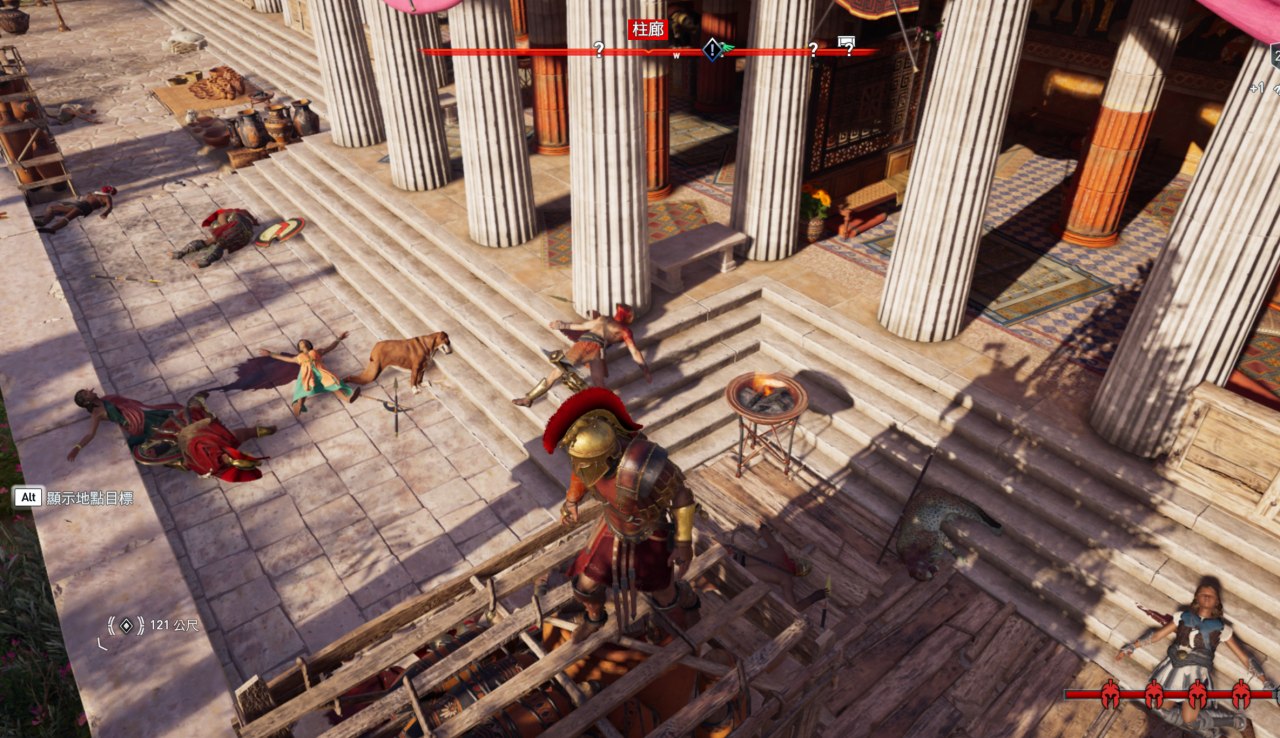Image resolution: width=1280 pixels, height=738 pixels.
Task: Click the tracked objective diamond icon
Action: point(126,626)
